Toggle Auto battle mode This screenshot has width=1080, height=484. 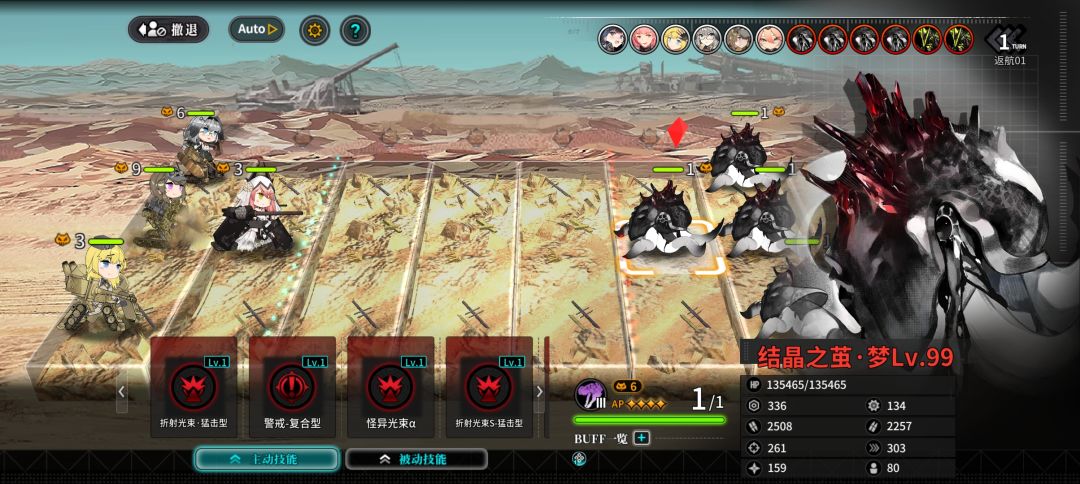click(256, 30)
